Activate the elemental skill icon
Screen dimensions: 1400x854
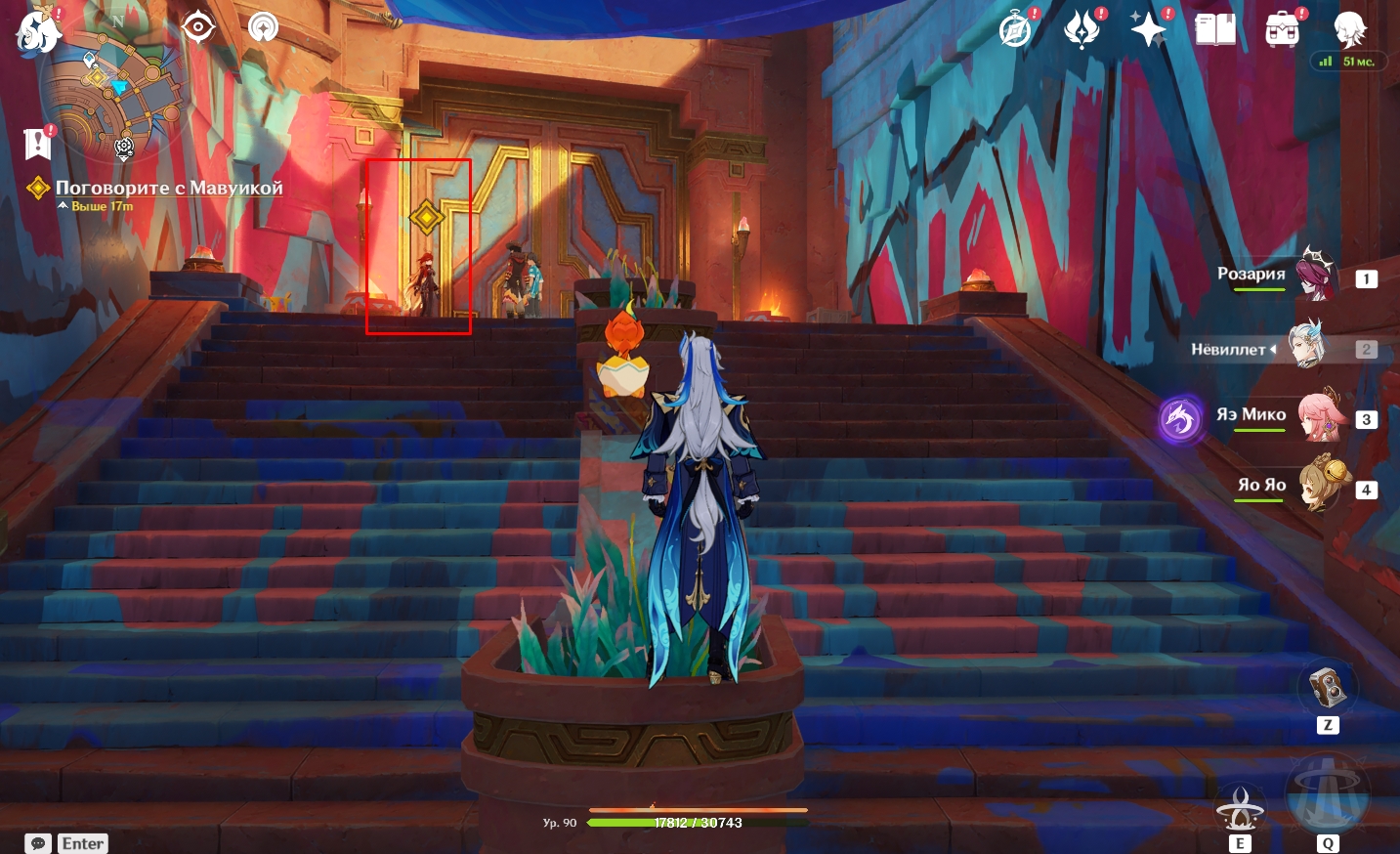(x=1240, y=809)
